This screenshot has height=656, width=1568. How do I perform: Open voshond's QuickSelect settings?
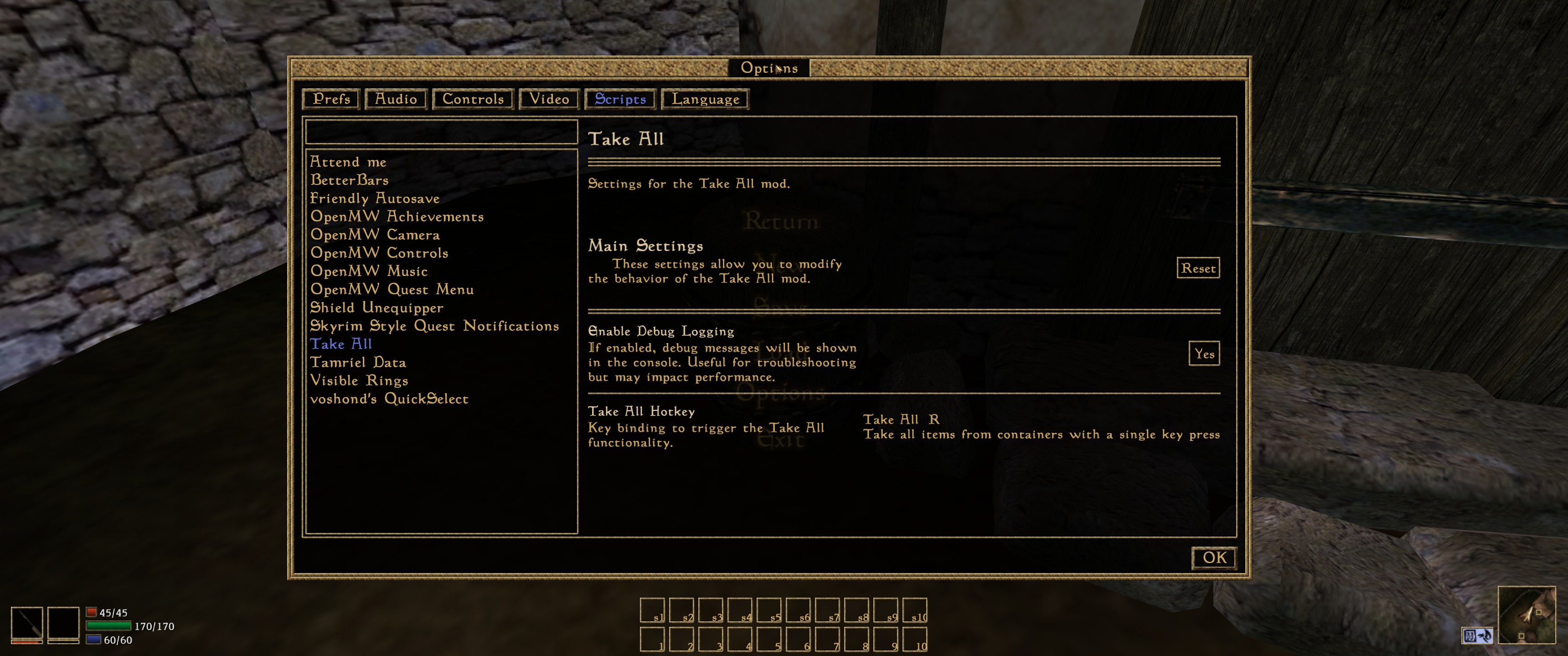pos(390,399)
